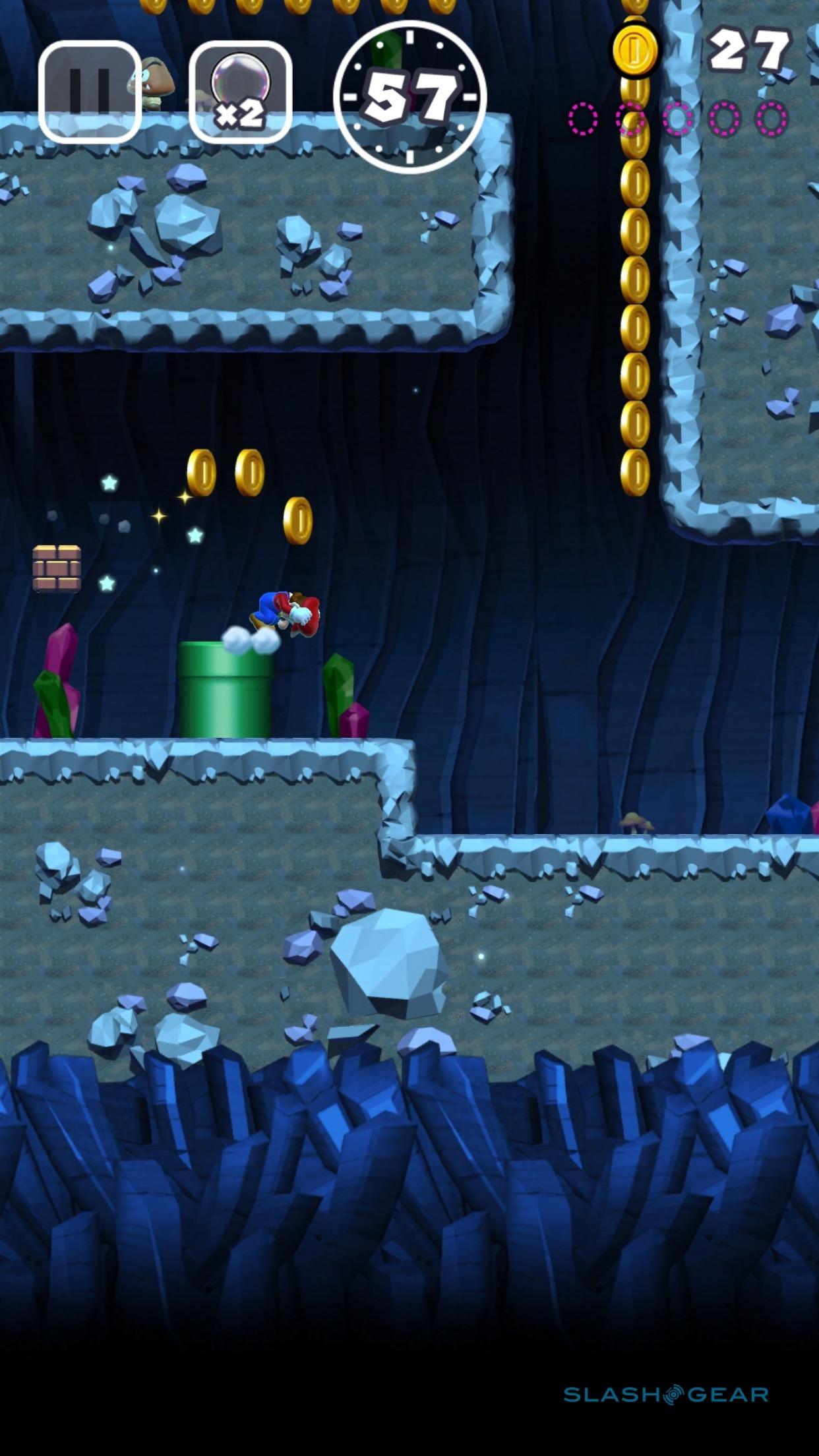Pause the game with the pause button
Image resolution: width=819 pixels, height=1456 pixels.
(x=90, y=92)
